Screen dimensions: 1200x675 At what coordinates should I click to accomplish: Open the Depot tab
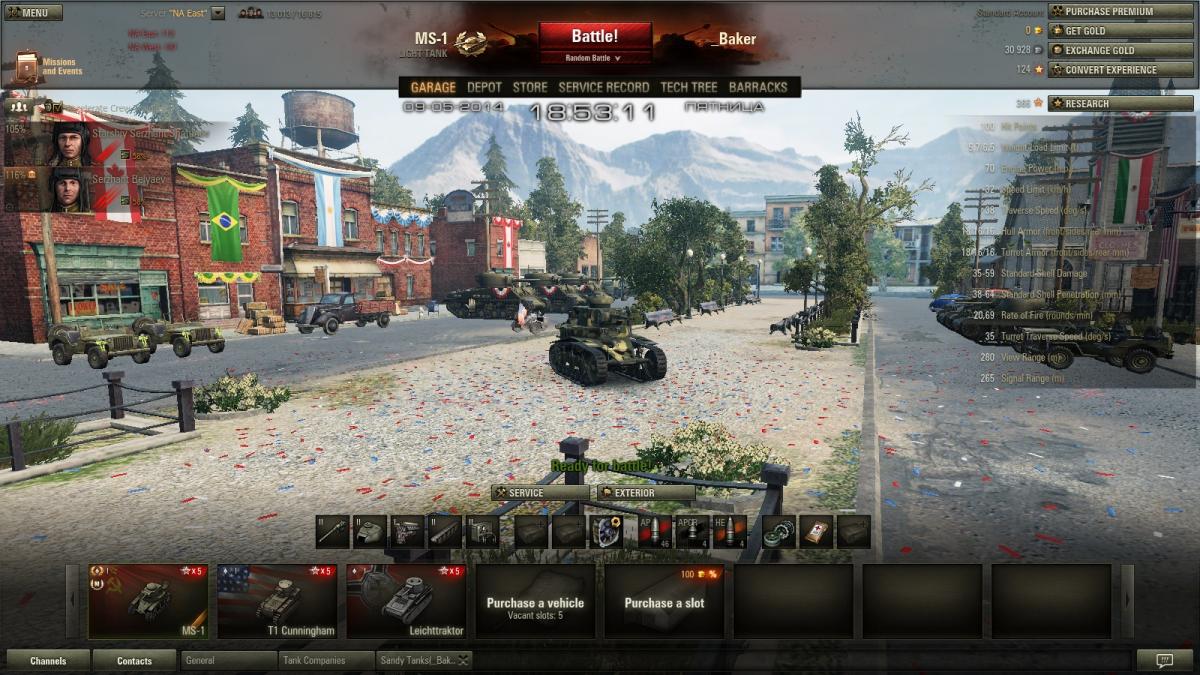[485, 87]
